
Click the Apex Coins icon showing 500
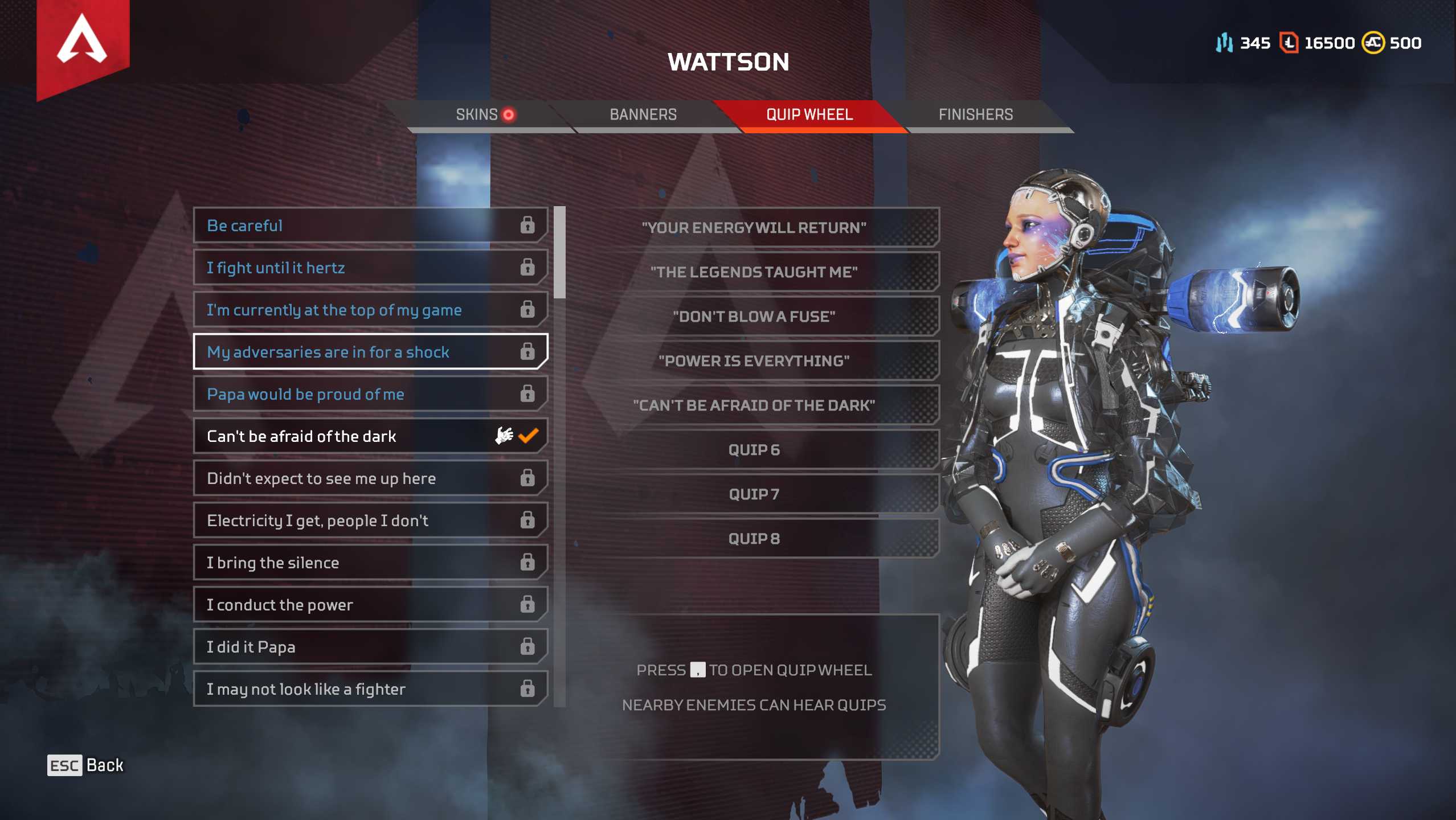coord(1373,43)
